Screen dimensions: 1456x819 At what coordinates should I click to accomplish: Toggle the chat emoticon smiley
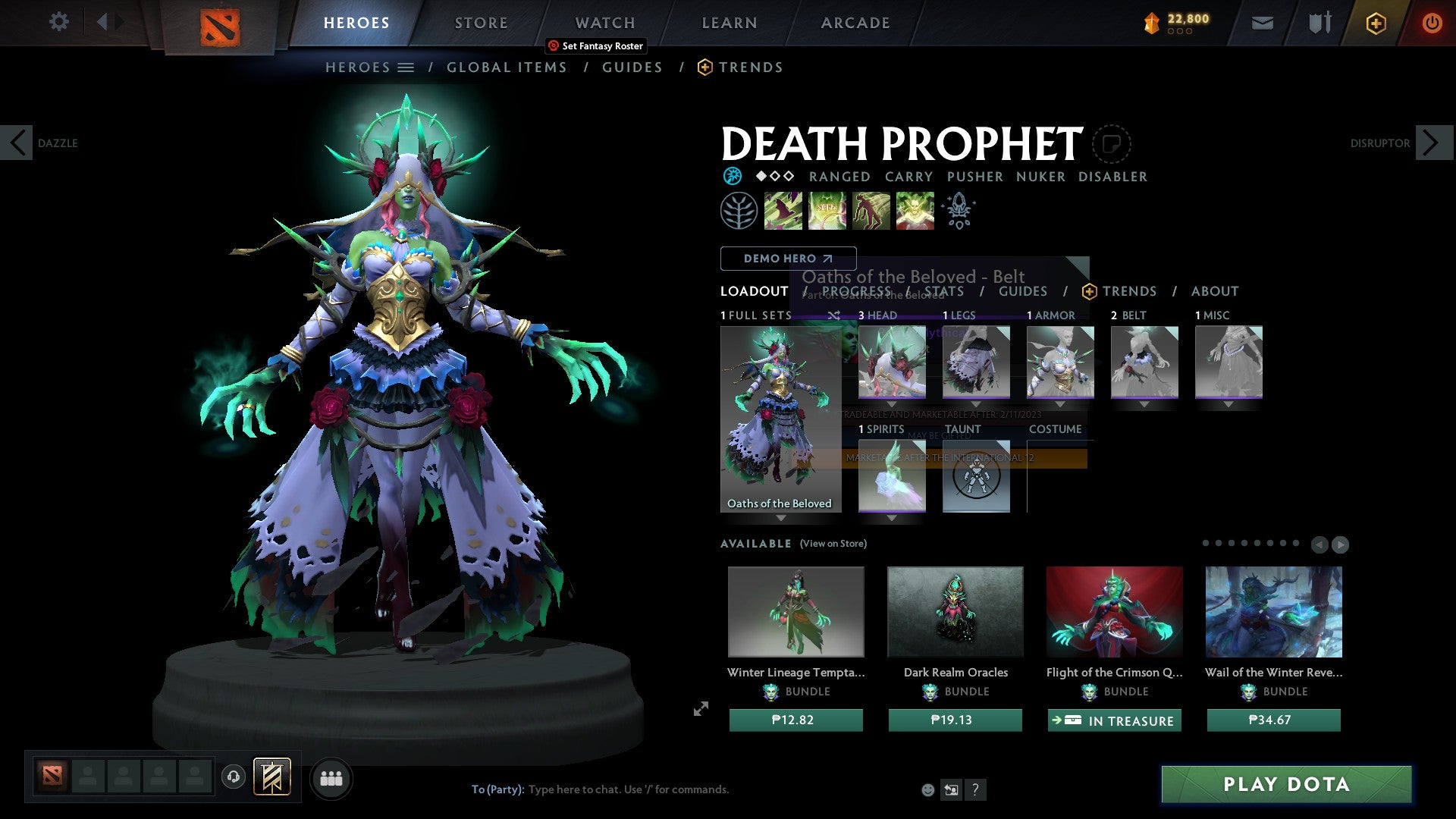point(927,789)
